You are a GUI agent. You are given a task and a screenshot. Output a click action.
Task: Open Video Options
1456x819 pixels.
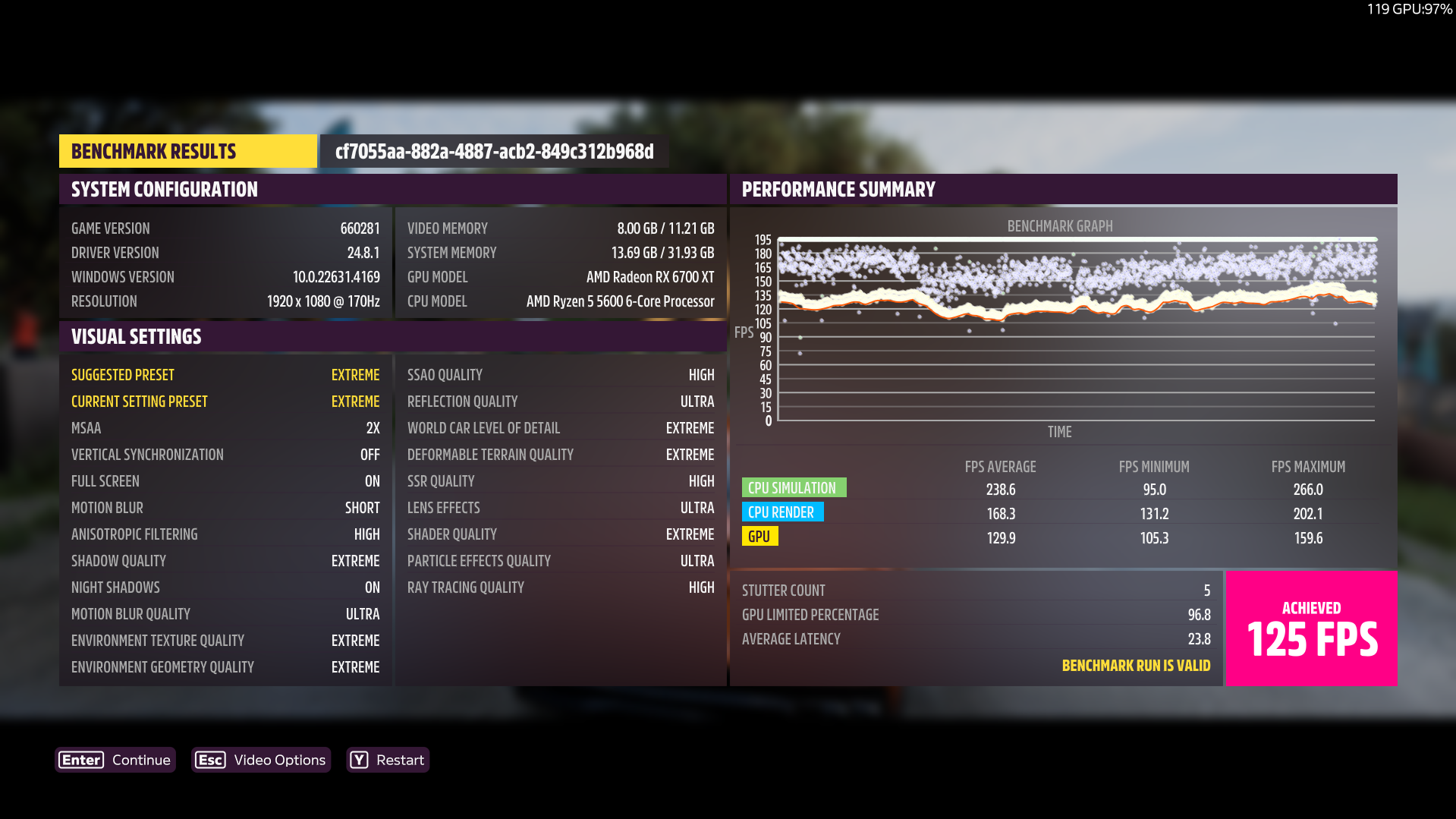point(261,760)
